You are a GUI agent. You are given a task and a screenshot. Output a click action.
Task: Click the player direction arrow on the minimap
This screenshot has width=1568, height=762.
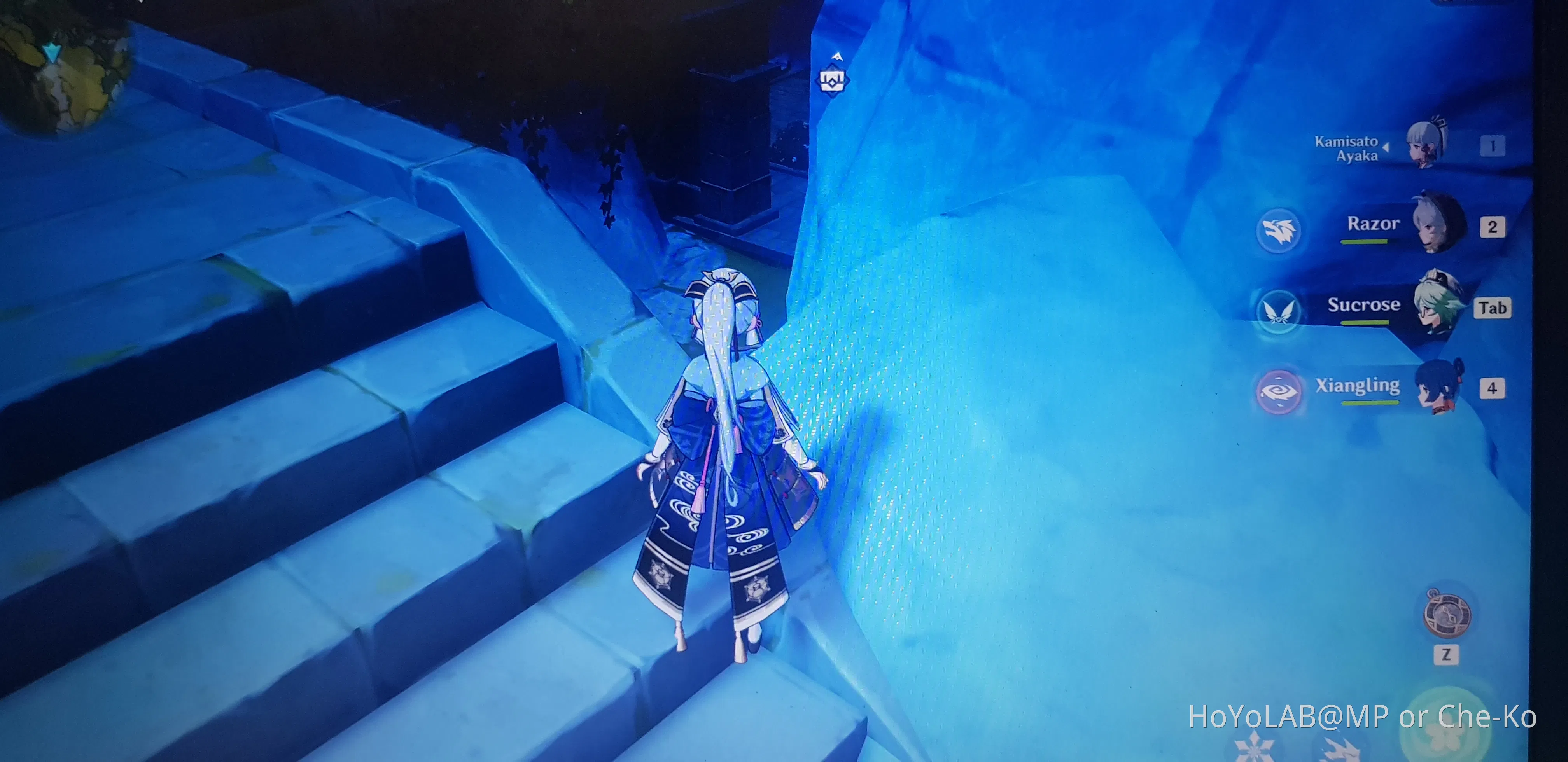pos(52,54)
